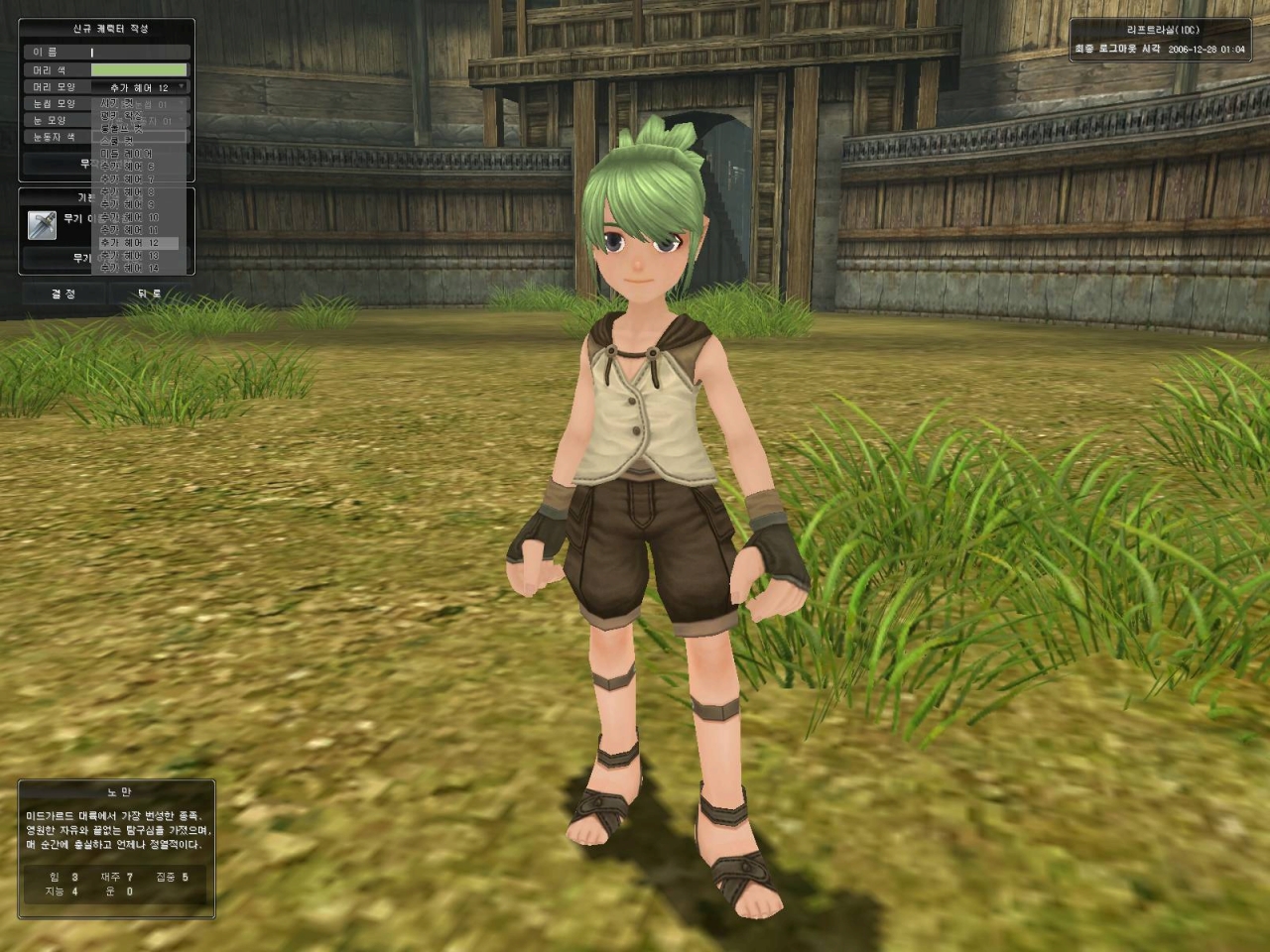Screen dimensions: 1270x952
Task: Open the green 머리 색 hair color swatch
Action: pyautogui.click(x=139, y=70)
